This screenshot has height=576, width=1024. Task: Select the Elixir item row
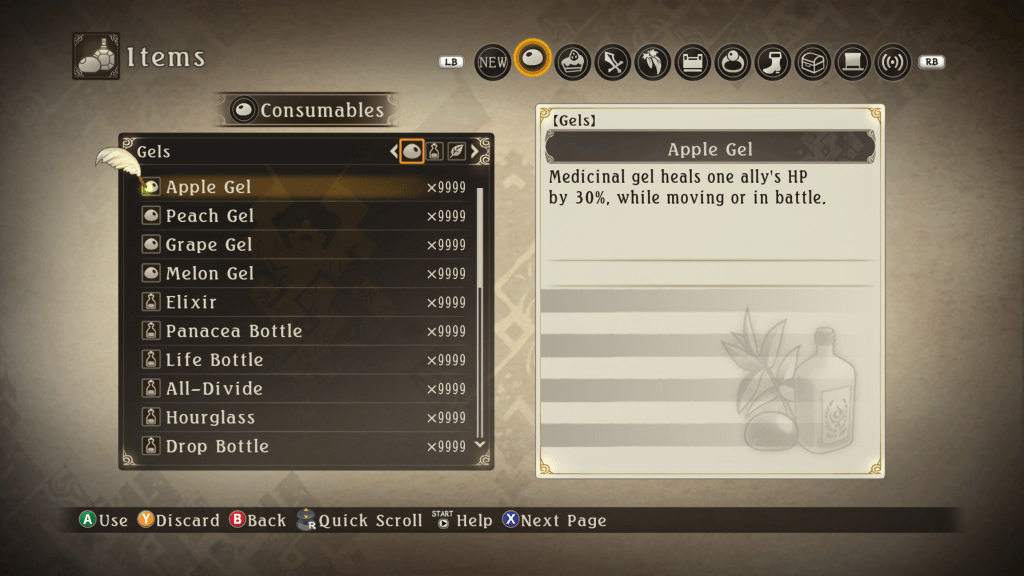(191, 302)
